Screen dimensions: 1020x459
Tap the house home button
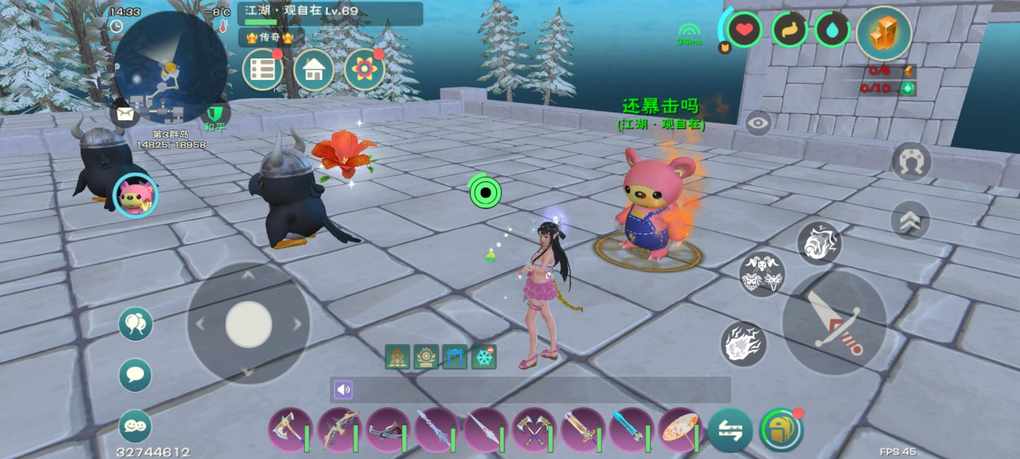pos(314,70)
